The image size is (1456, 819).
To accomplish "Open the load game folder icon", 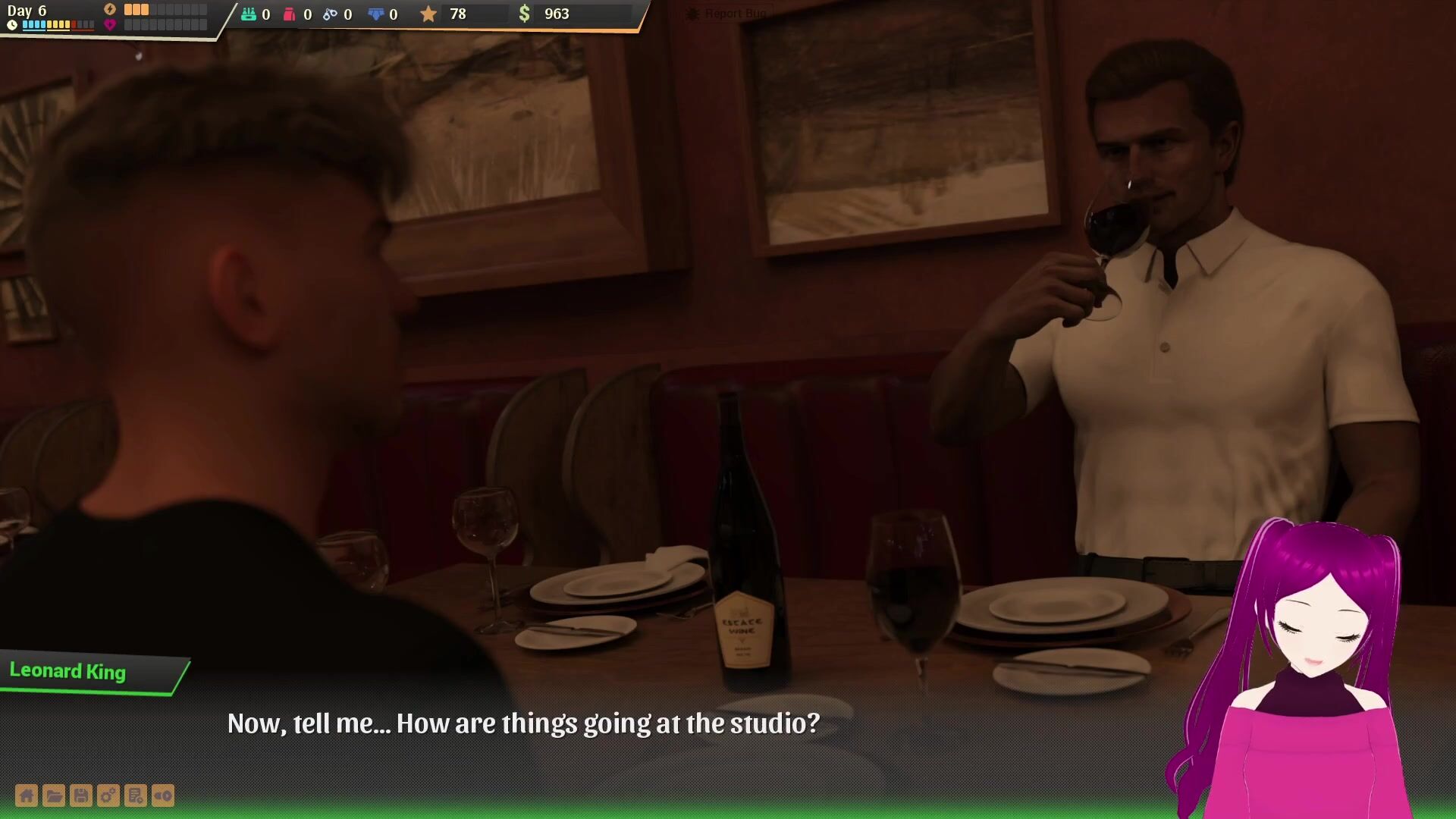I will [54, 795].
